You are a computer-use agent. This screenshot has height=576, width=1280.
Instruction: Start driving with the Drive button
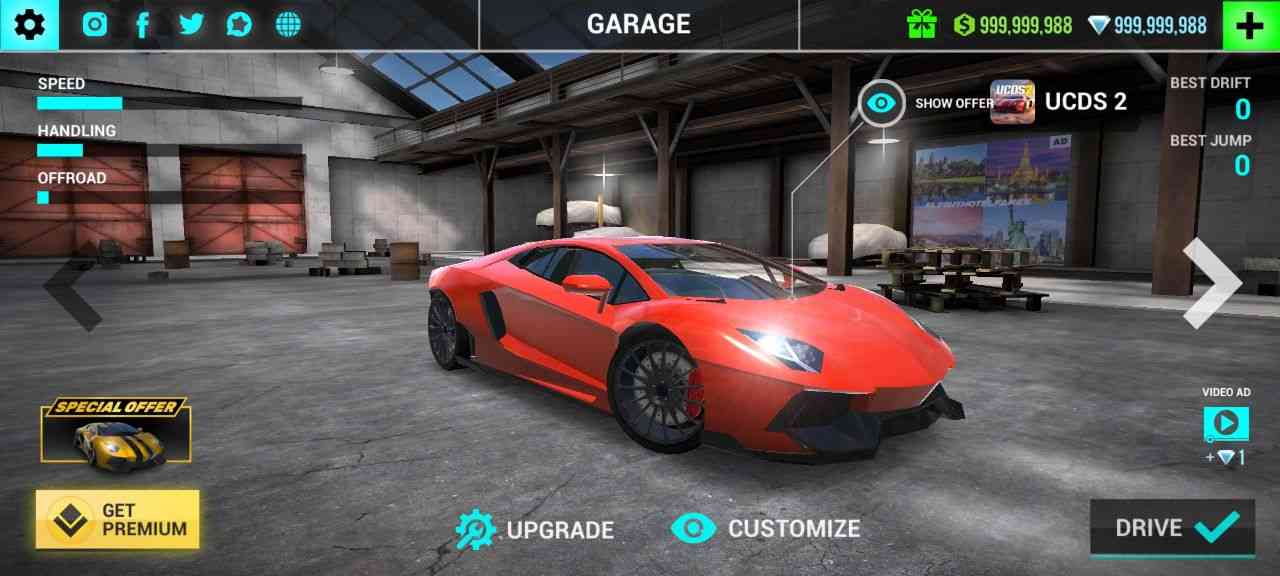(x=1172, y=527)
